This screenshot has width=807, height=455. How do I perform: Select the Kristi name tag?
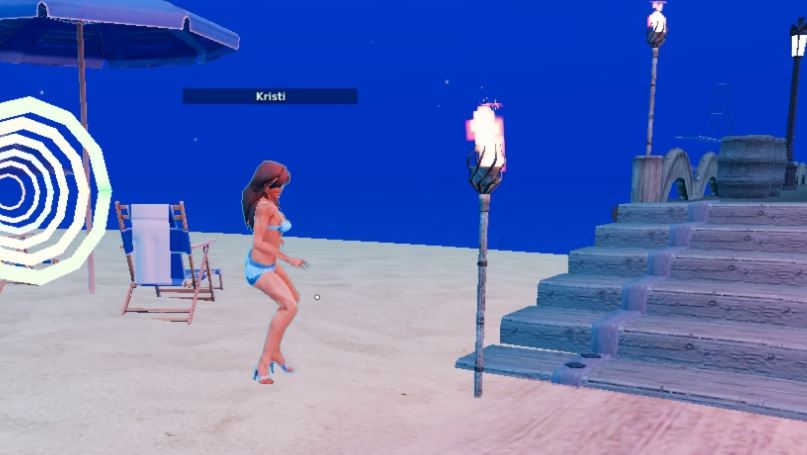270,96
